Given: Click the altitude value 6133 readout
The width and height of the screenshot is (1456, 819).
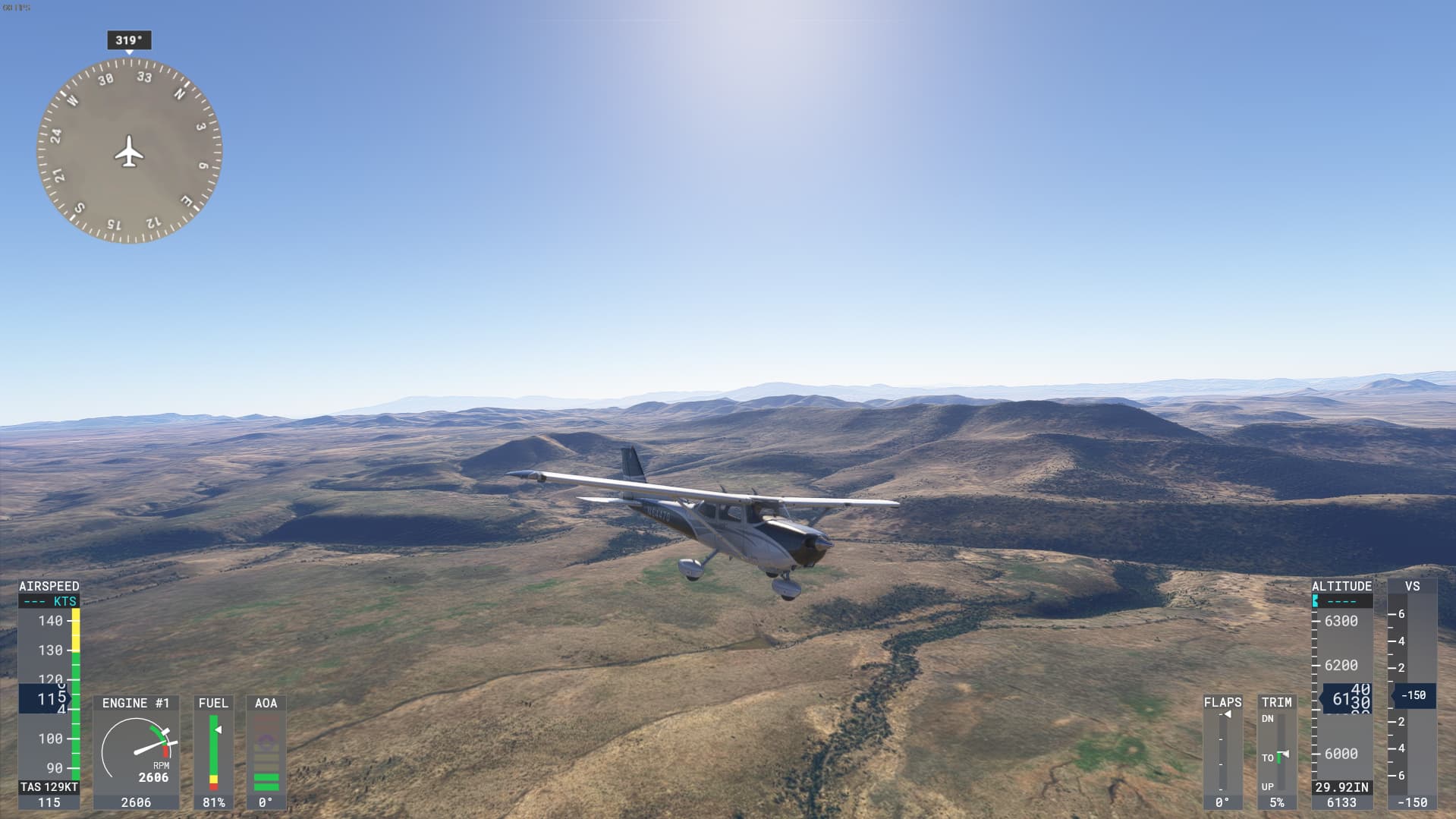Looking at the screenshot, I should 1341,803.
